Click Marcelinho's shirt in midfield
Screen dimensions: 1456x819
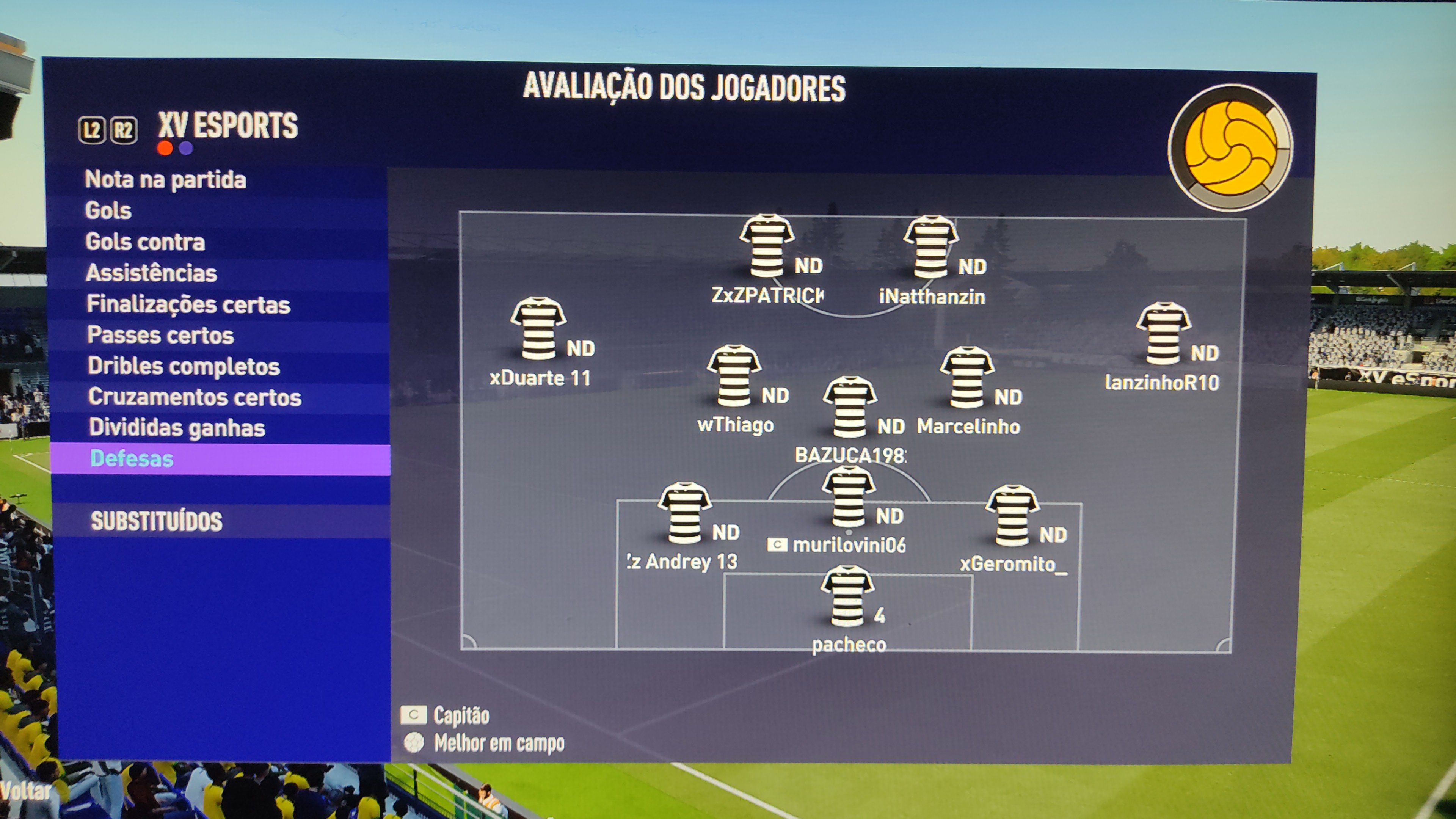(x=966, y=377)
